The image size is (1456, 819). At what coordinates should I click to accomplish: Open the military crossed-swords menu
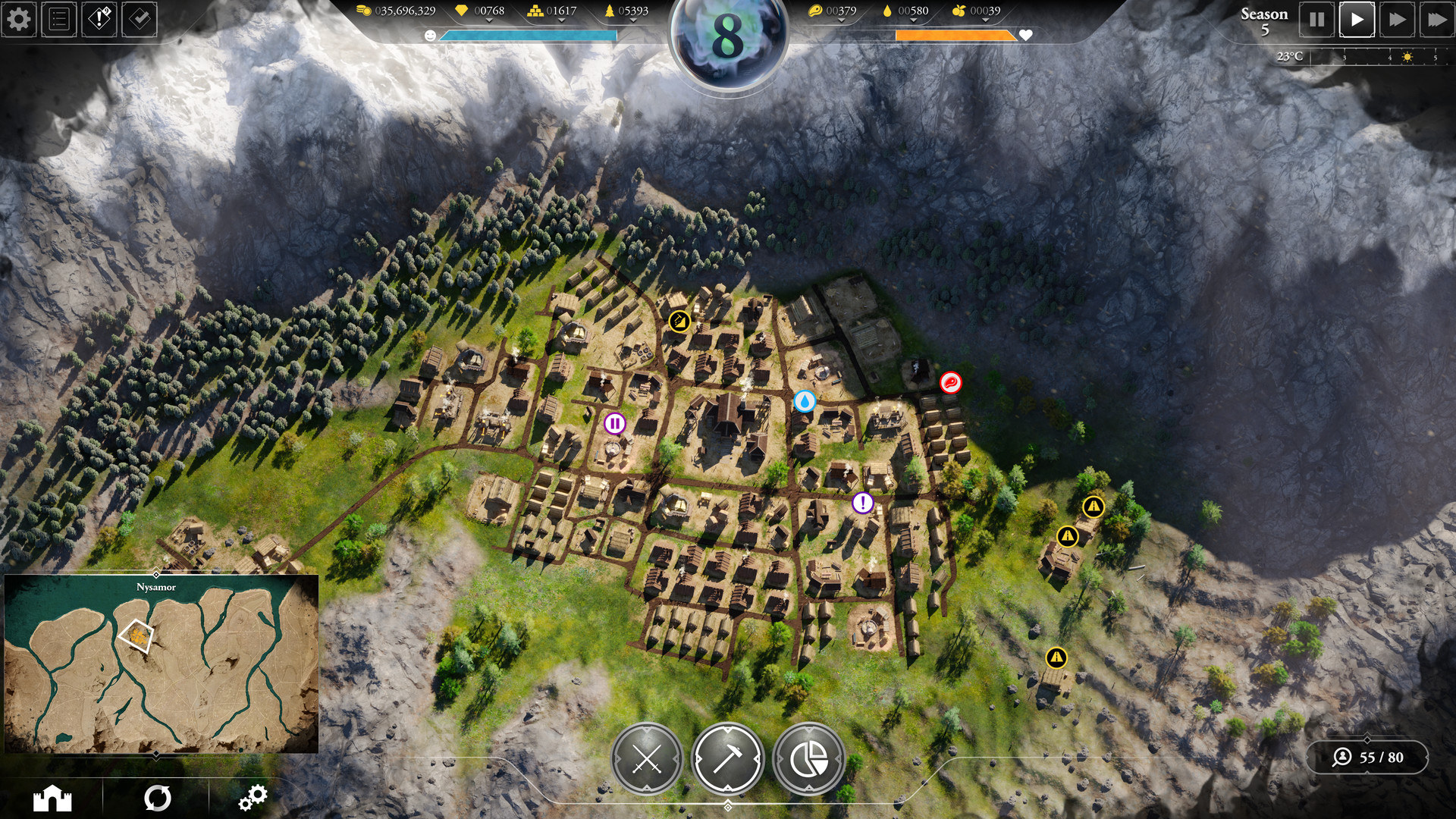point(648,758)
